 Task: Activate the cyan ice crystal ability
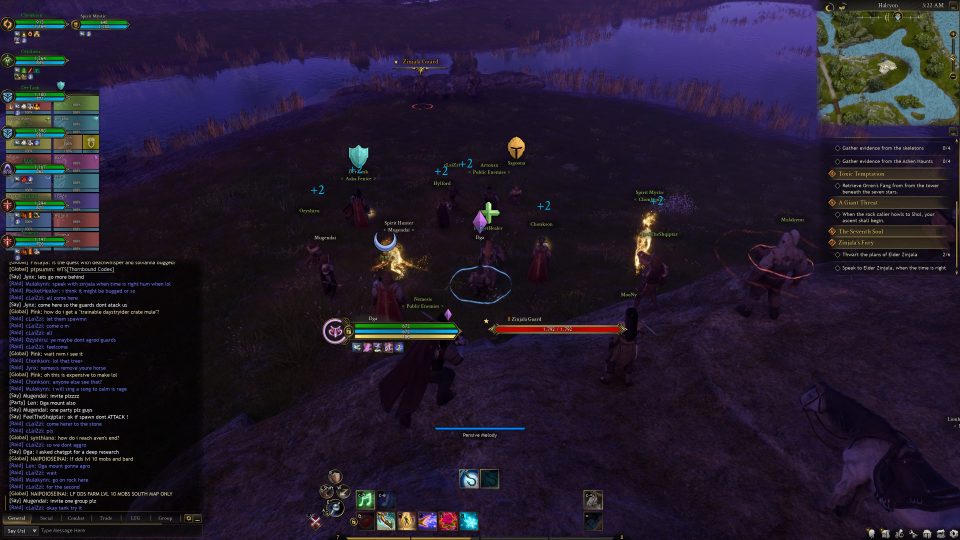coord(468,521)
